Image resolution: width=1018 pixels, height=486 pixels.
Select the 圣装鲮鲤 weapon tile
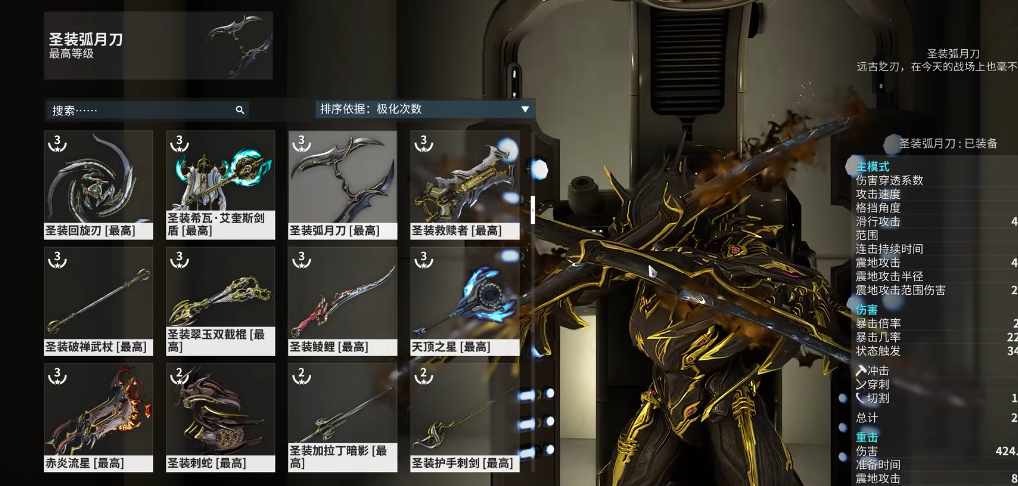(342, 299)
